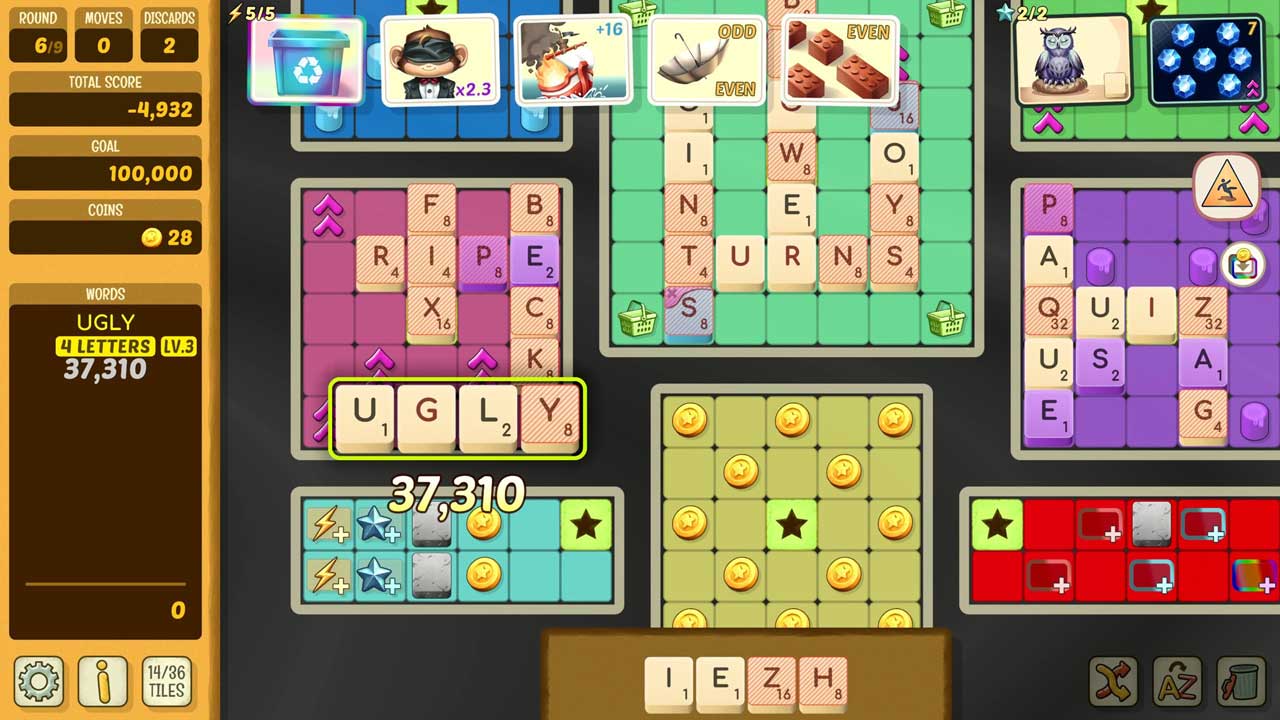Screen dimensions: 1280x720
Task: Click the monkey x2.3 multiplier card
Action: [442, 60]
